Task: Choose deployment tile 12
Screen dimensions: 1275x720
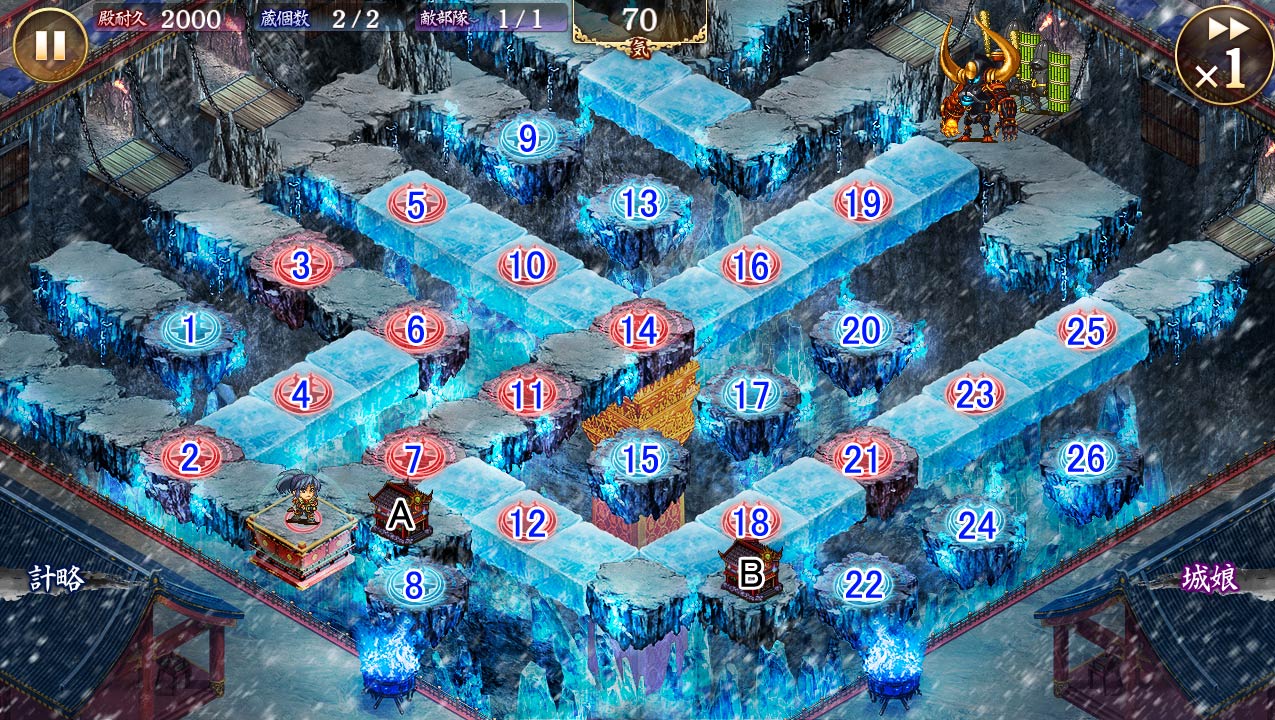Action: (x=527, y=522)
